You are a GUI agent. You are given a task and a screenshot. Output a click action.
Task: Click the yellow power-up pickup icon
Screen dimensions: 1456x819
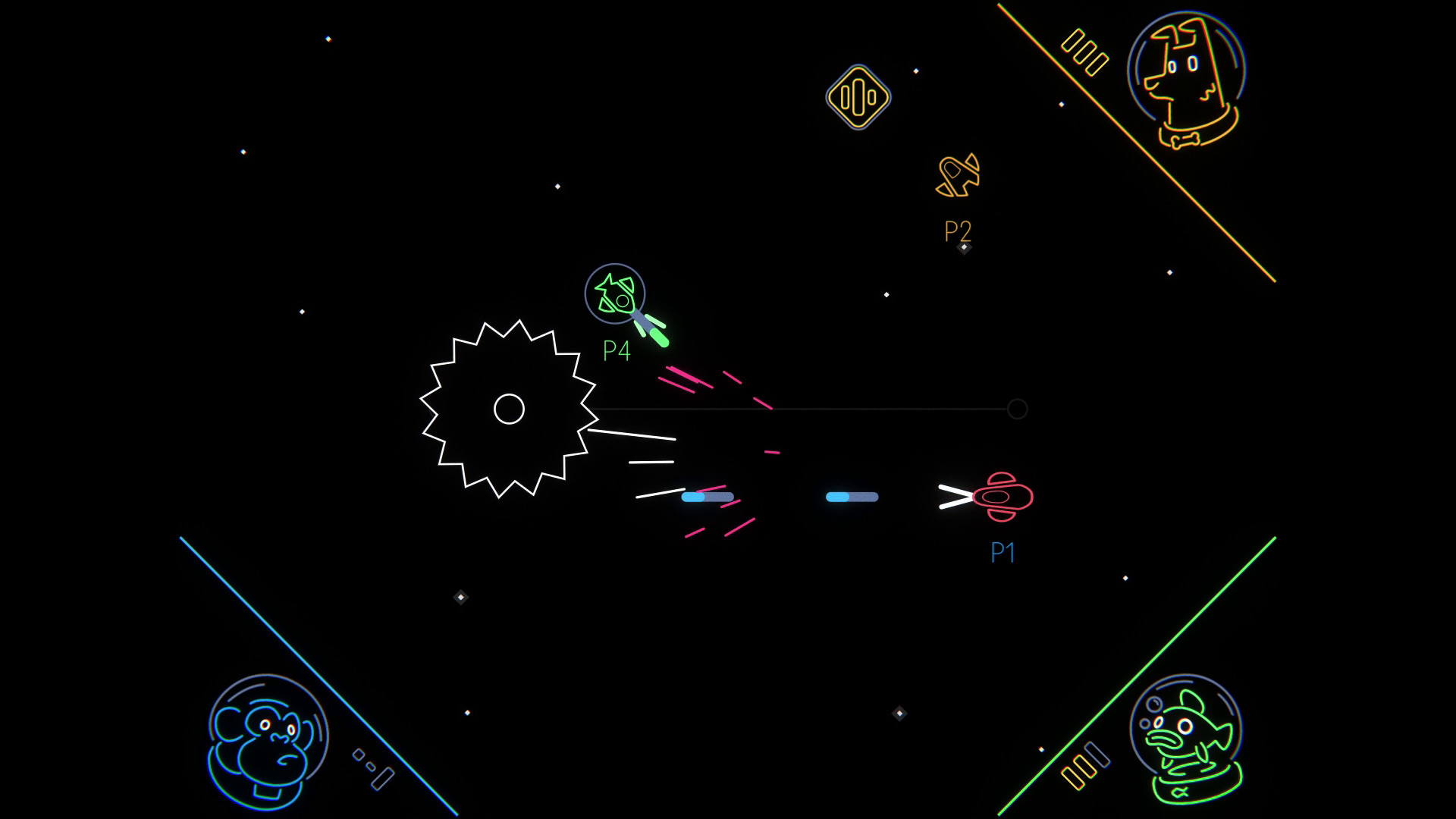858,99
